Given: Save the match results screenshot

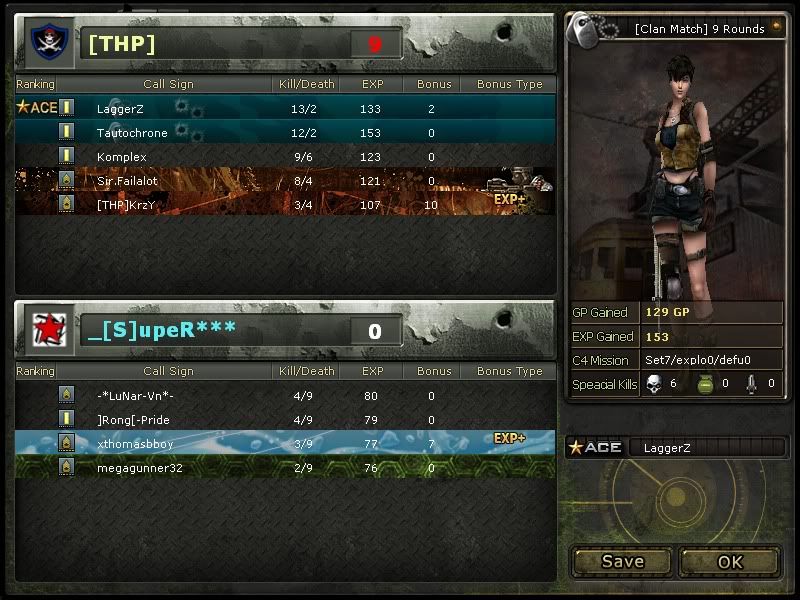Looking at the screenshot, I should 622,561.
